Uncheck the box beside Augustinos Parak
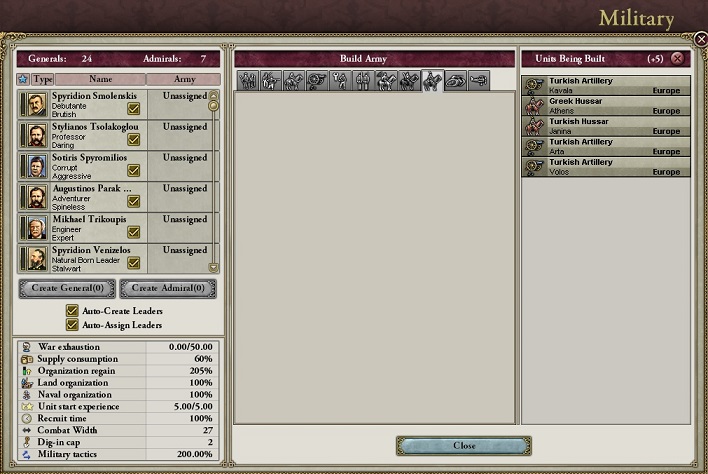This screenshot has width=708, height=474. [133, 201]
